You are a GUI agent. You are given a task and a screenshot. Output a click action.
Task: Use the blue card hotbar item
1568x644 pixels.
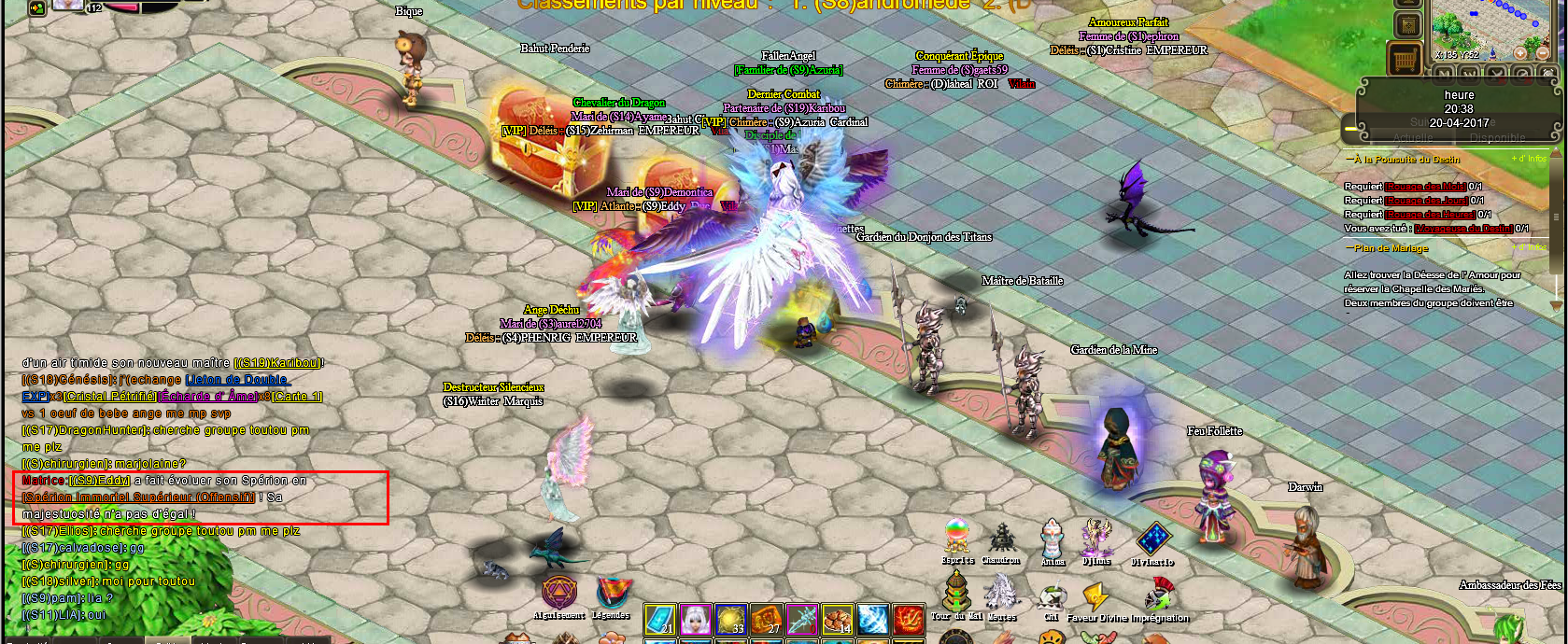click(660, 620)
